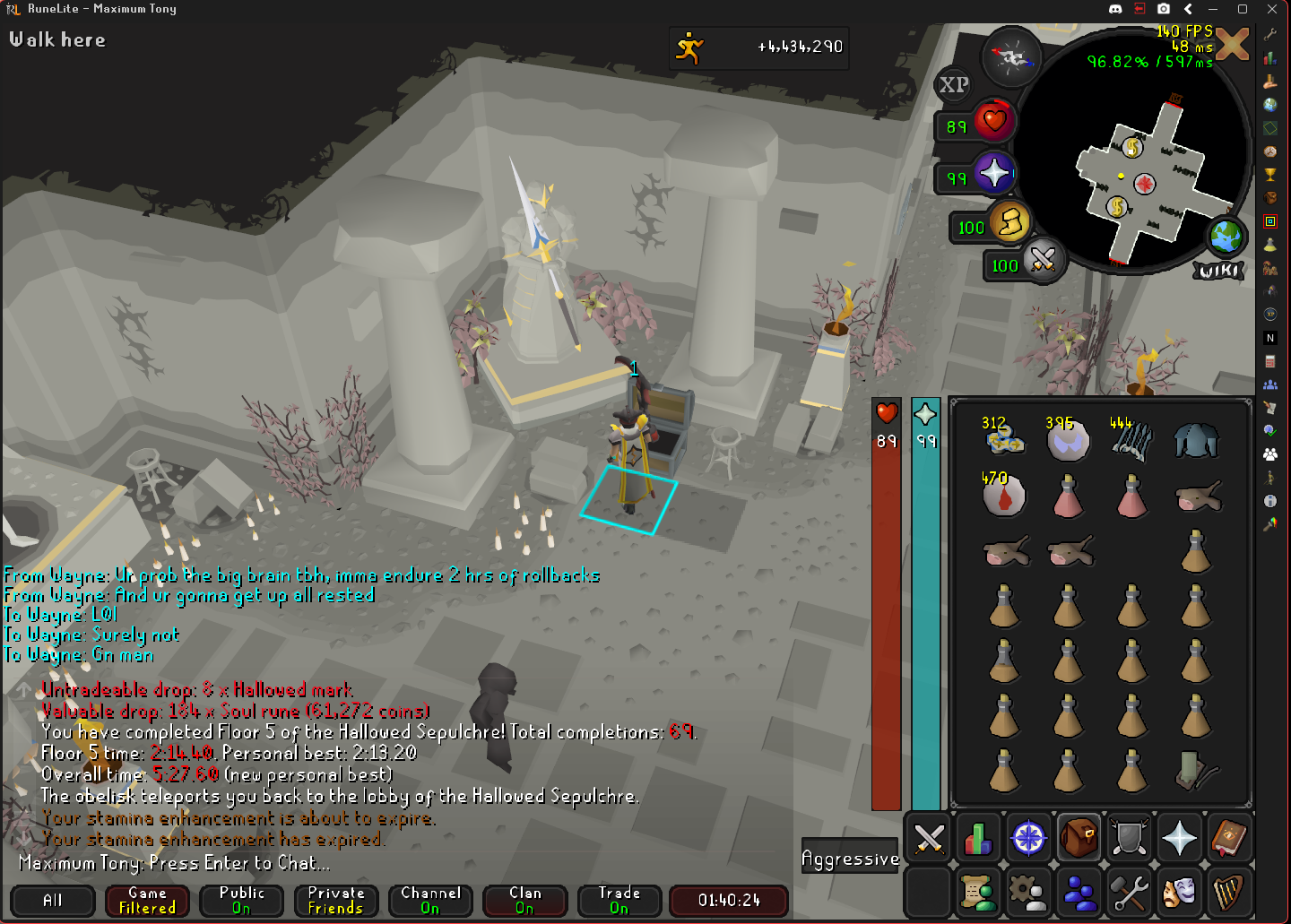Viewport: 1291px width, 924px height.
Task: Open the Combat Options tab
Action: click(x=929, y=839)
